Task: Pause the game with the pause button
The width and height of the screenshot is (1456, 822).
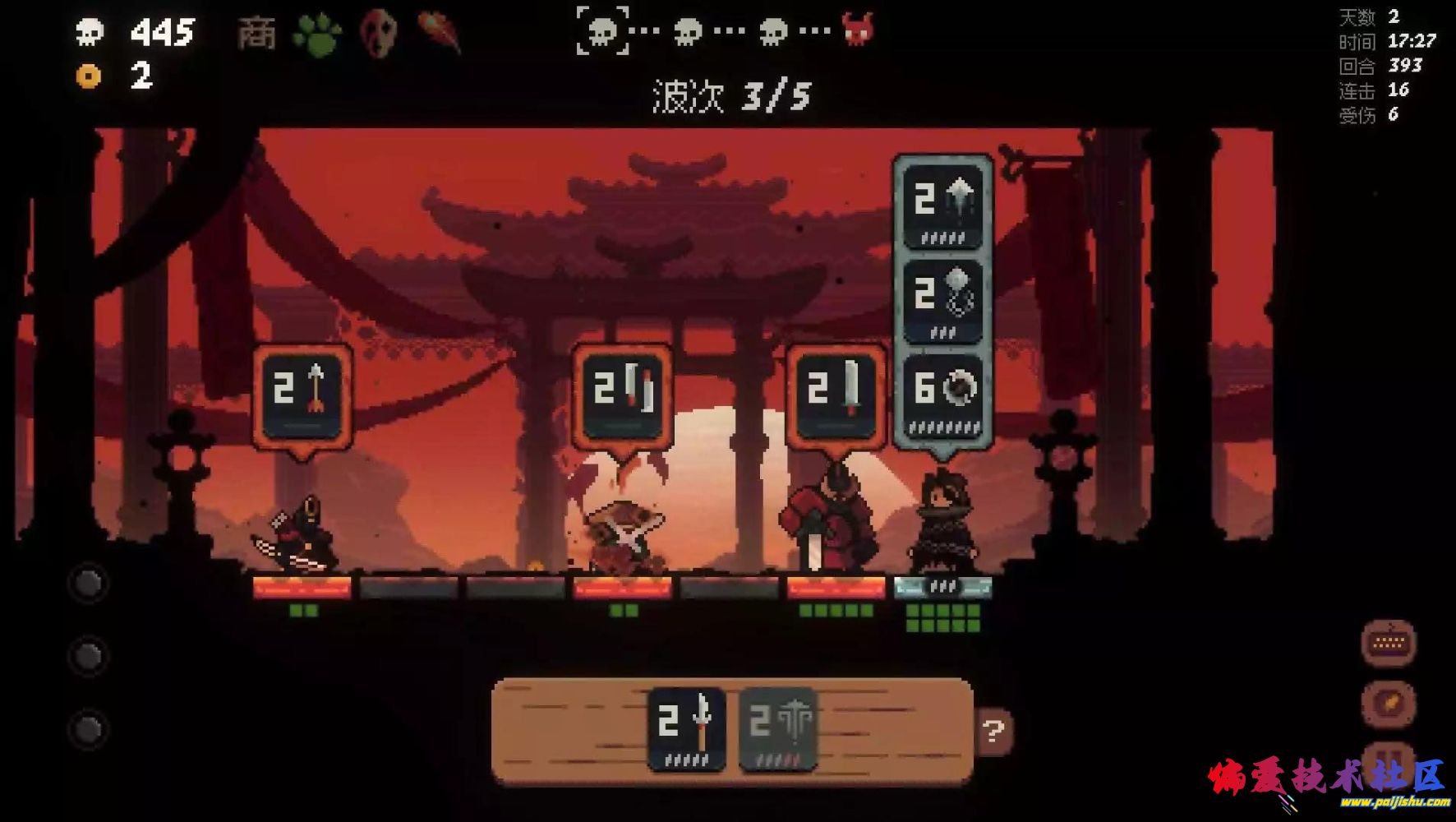Action: [x=1388, y=761]
